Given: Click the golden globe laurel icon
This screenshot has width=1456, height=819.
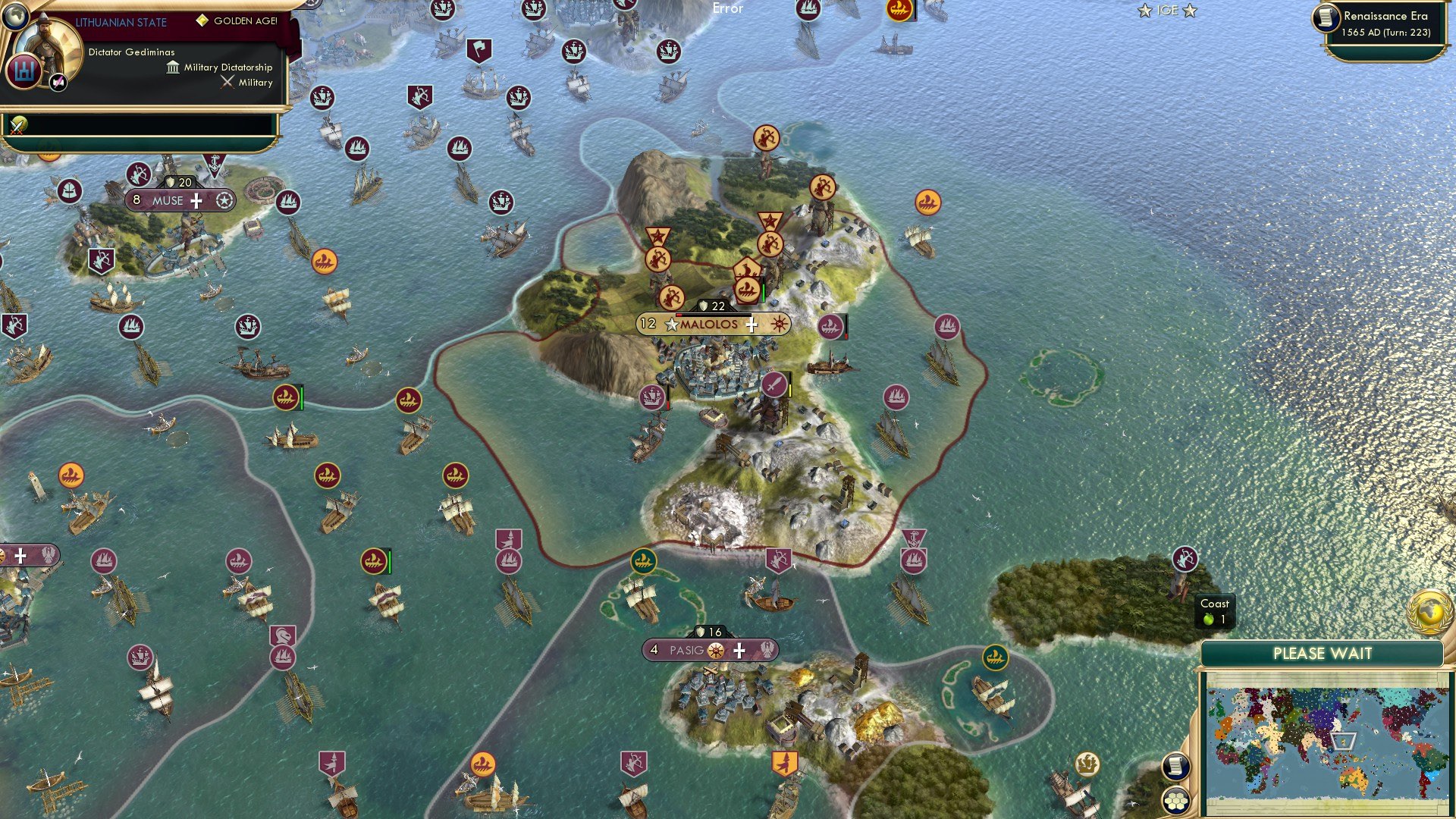Looking at the screenshot, I should coord(1430,611).
